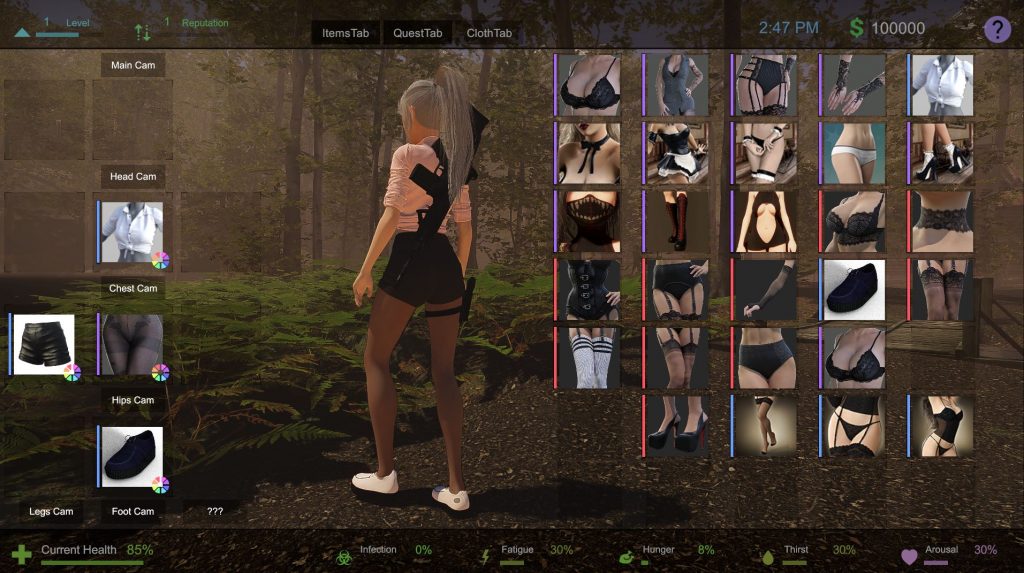Select the equipped black leather shorts slot
Viewport: 1024px width, 573px height.
tap(43, 344)
